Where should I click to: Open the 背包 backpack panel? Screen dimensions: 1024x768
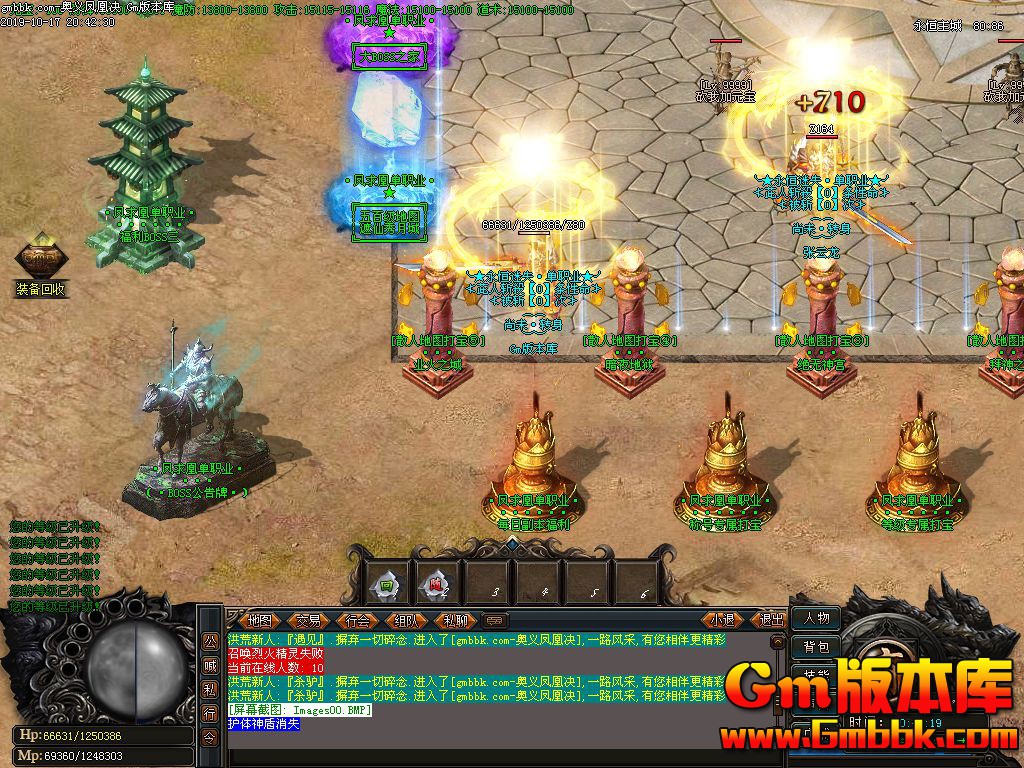(815, 647)
